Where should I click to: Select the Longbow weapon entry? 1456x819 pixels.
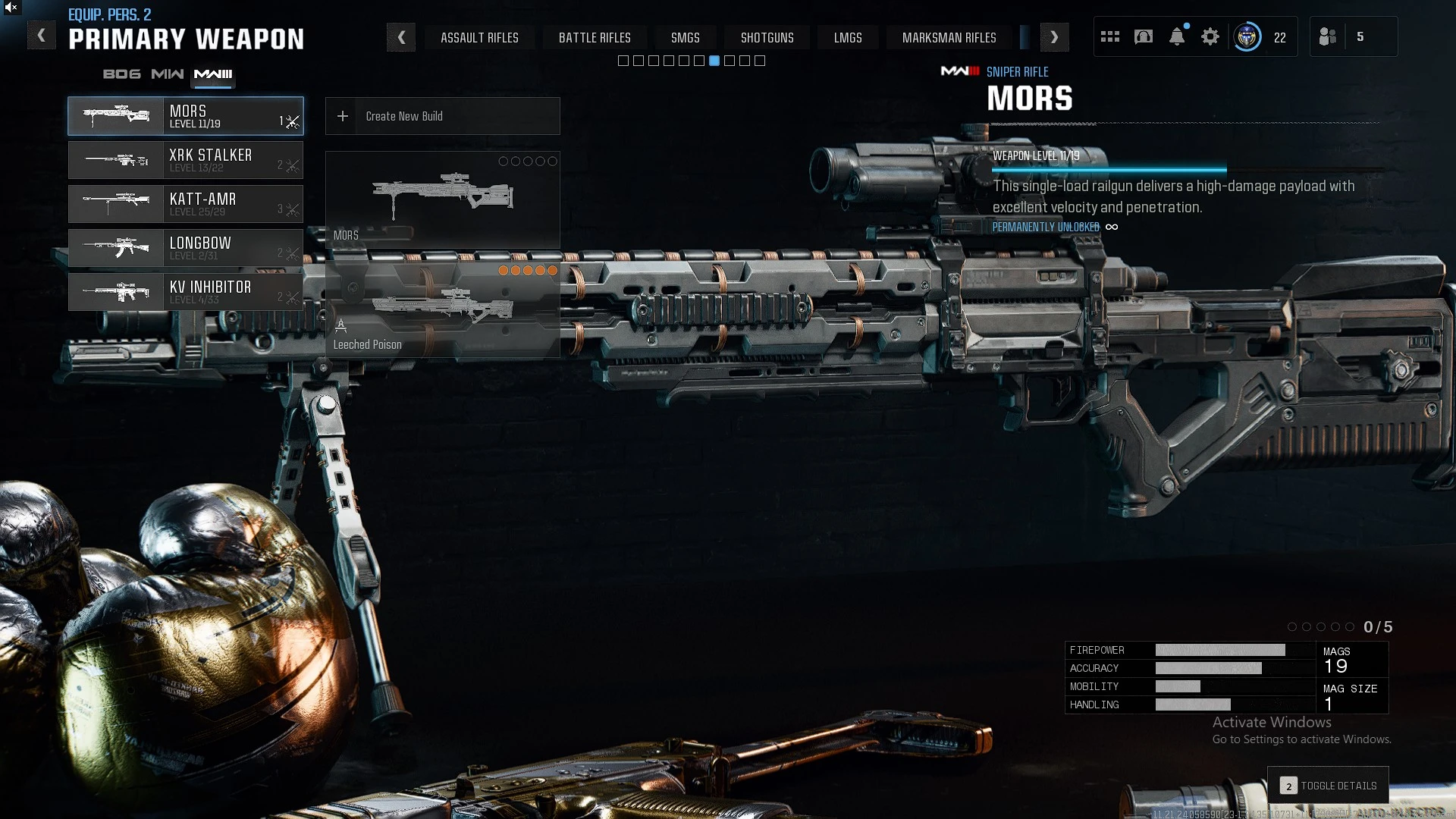186,248
